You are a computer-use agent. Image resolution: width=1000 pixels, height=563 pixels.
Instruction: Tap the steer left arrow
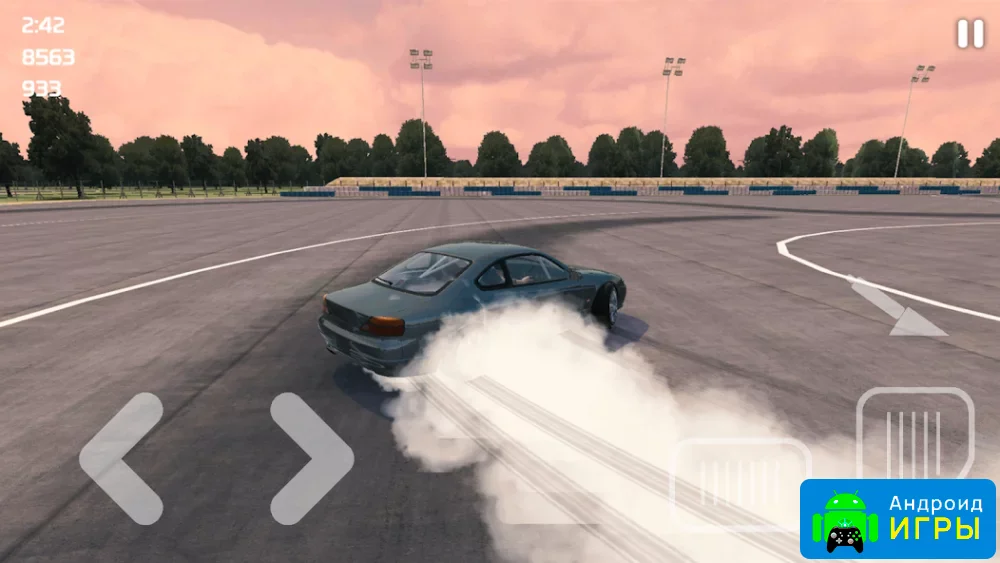[x=120, y=458]
